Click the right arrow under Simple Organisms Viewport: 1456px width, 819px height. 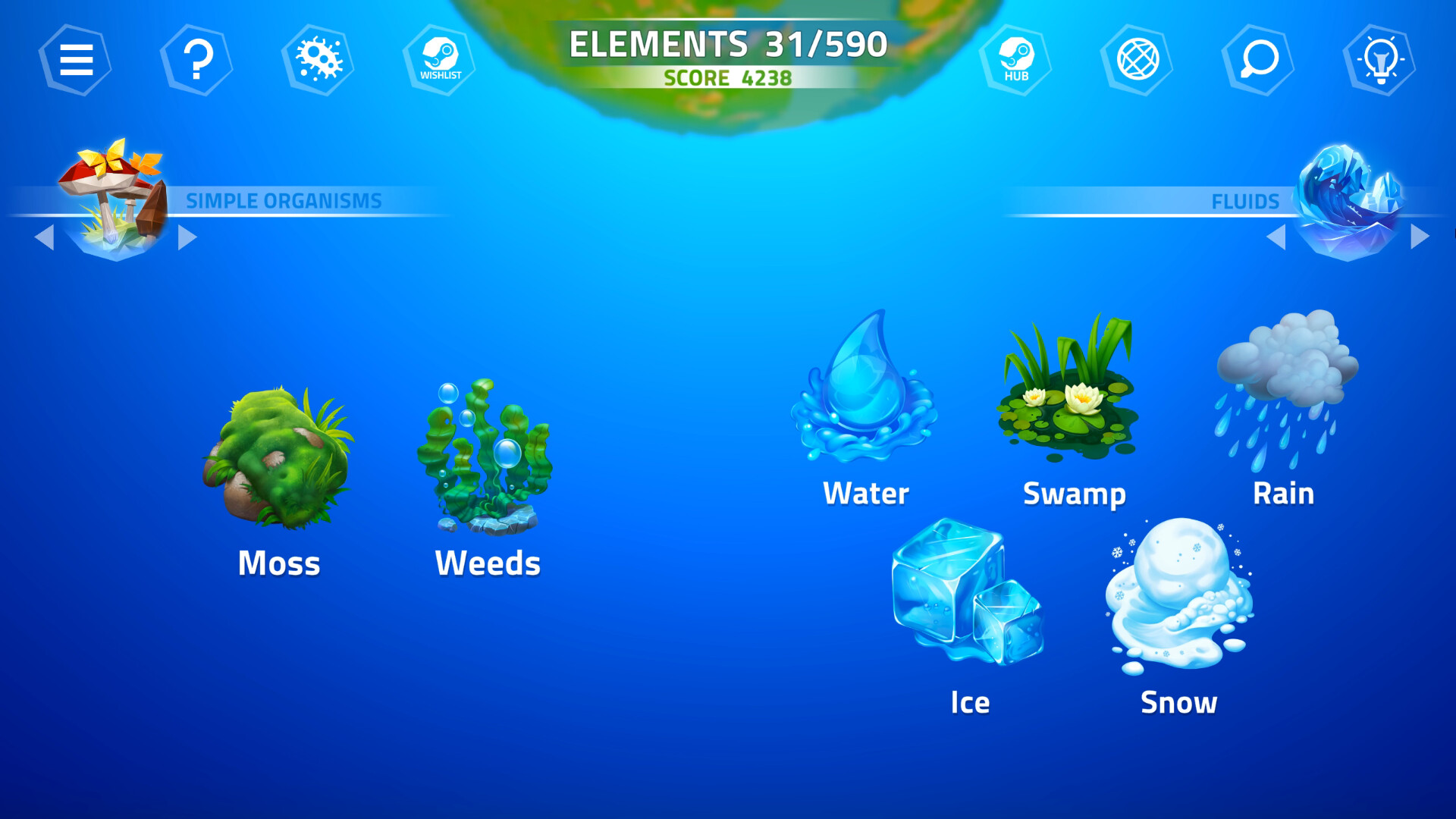(188, 237)
